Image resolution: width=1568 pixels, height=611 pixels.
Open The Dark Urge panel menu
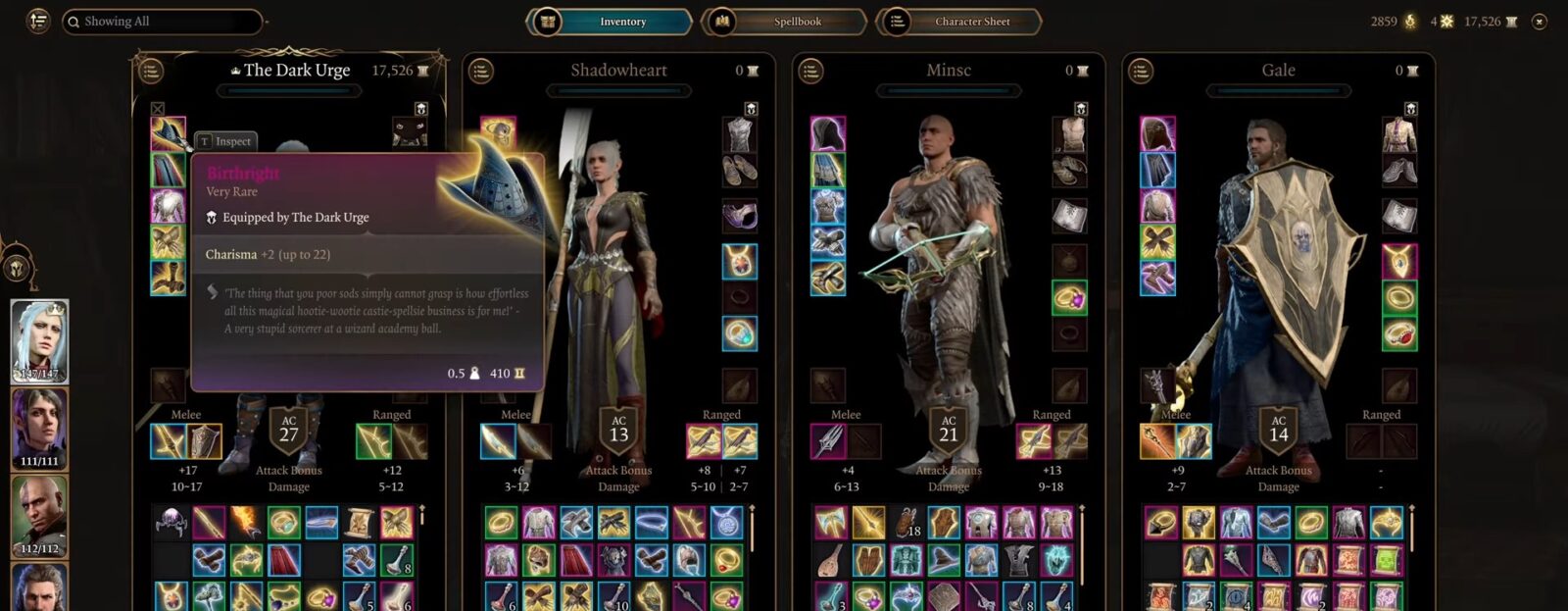coord(150,71)
